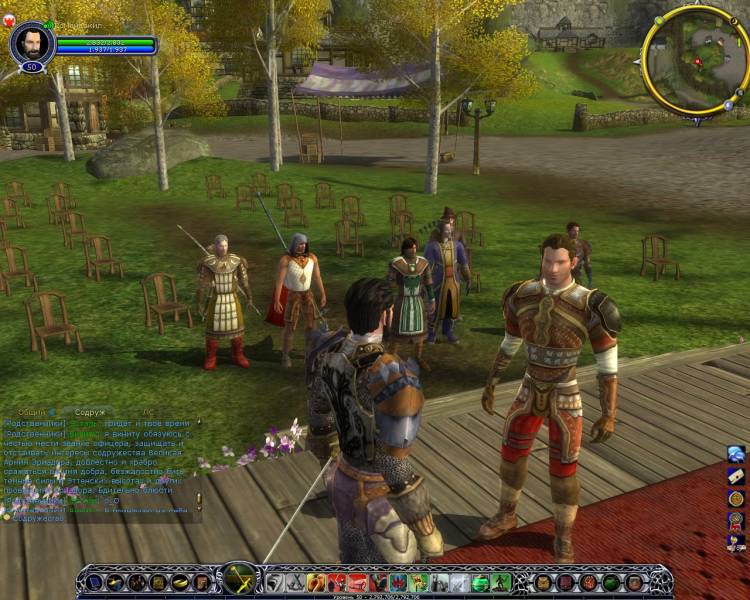Click the chat input line at the chat bottom

100,518
